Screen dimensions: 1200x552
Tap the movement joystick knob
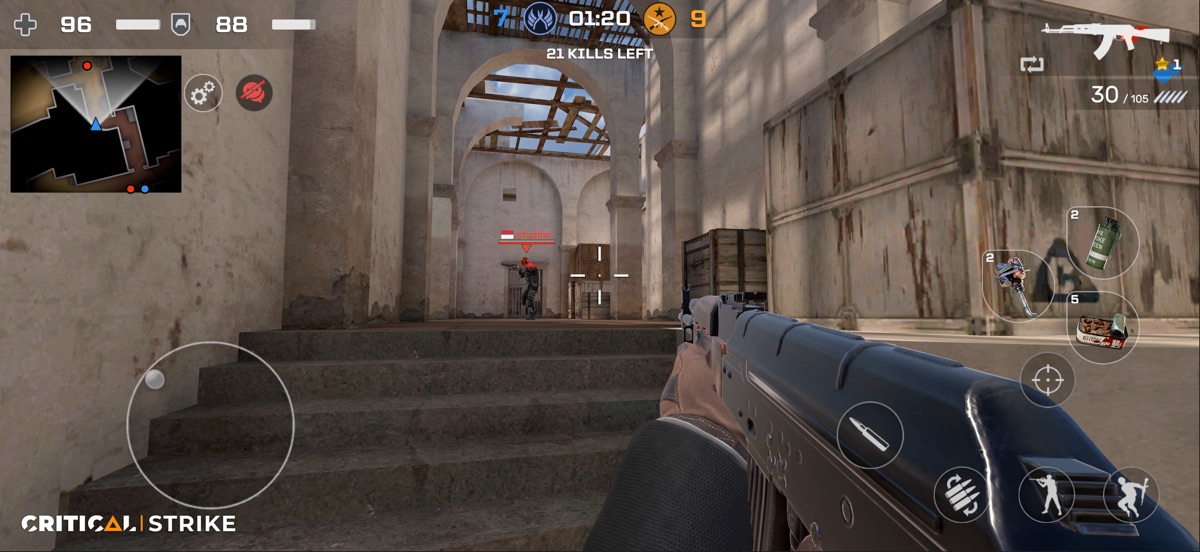[x=154, y=379]
